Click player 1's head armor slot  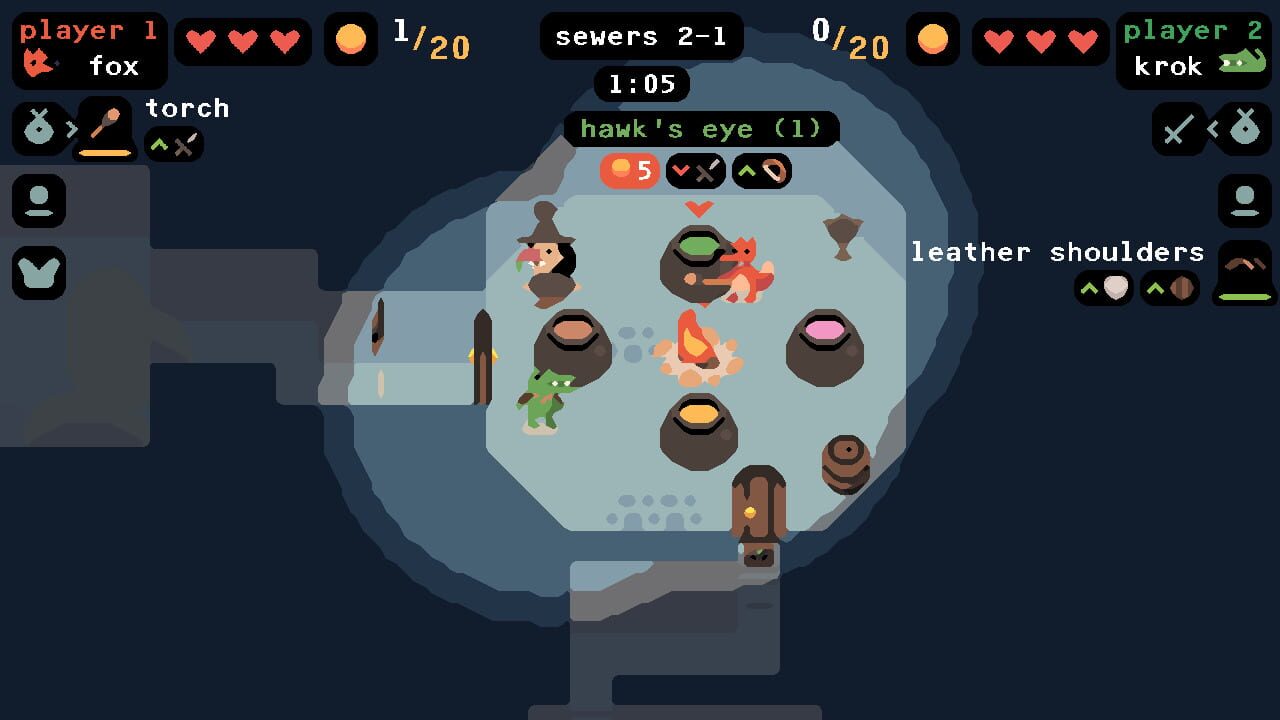(x=38, y=201)
